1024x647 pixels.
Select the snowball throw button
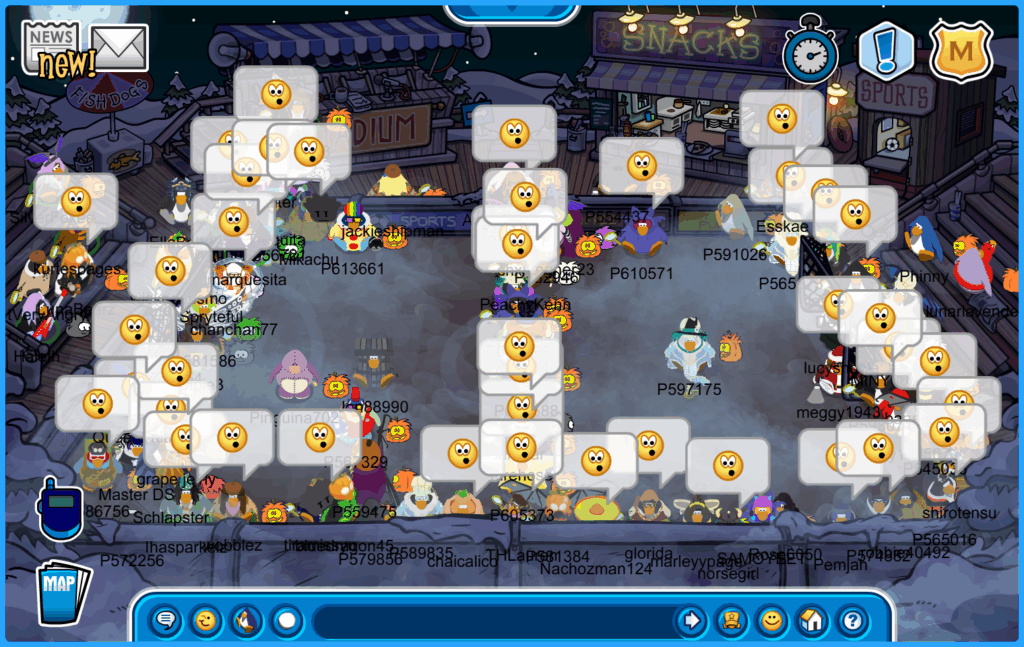[x=287, y=621]
